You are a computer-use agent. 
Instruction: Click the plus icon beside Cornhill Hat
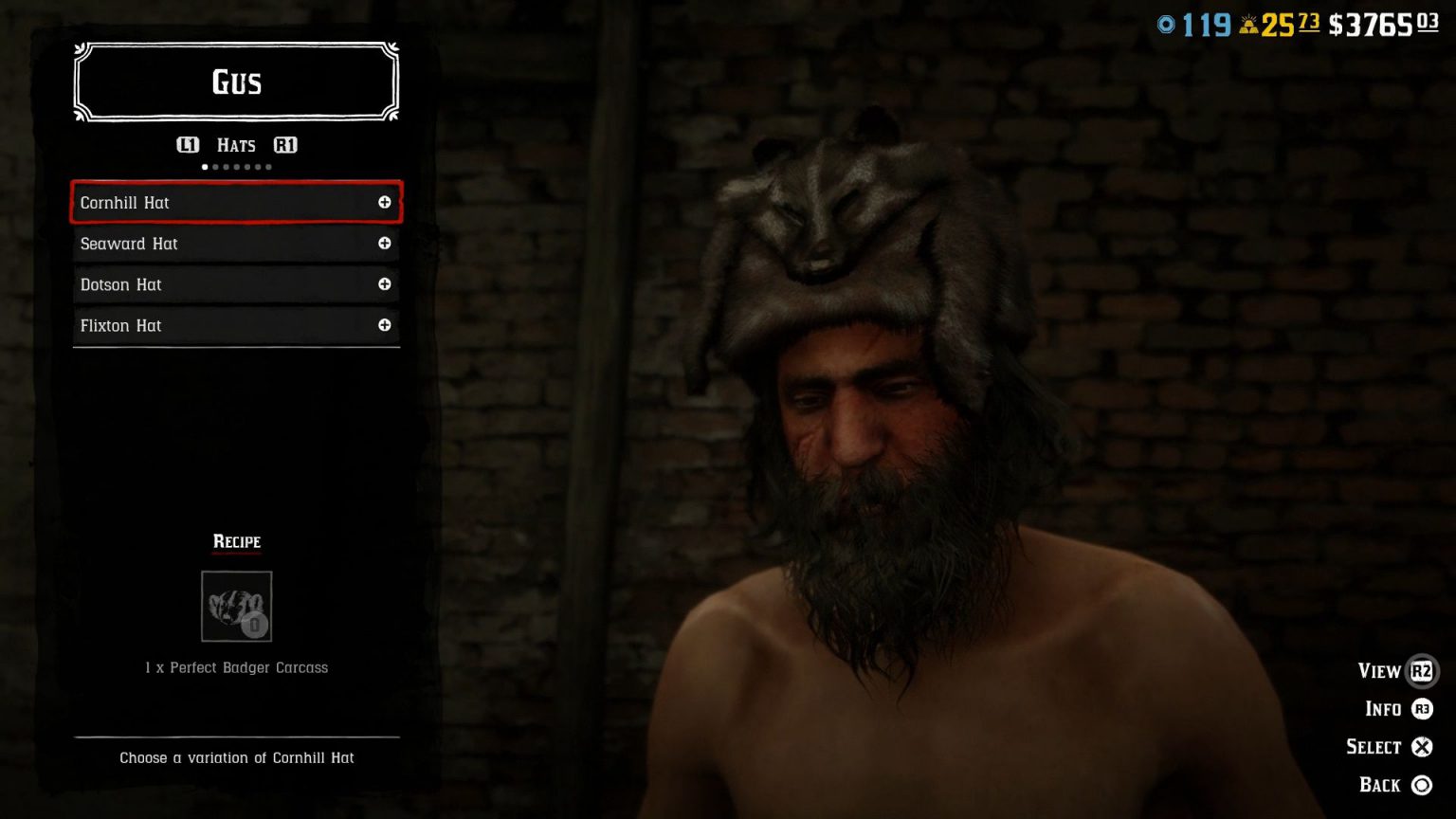coord(385,202)
